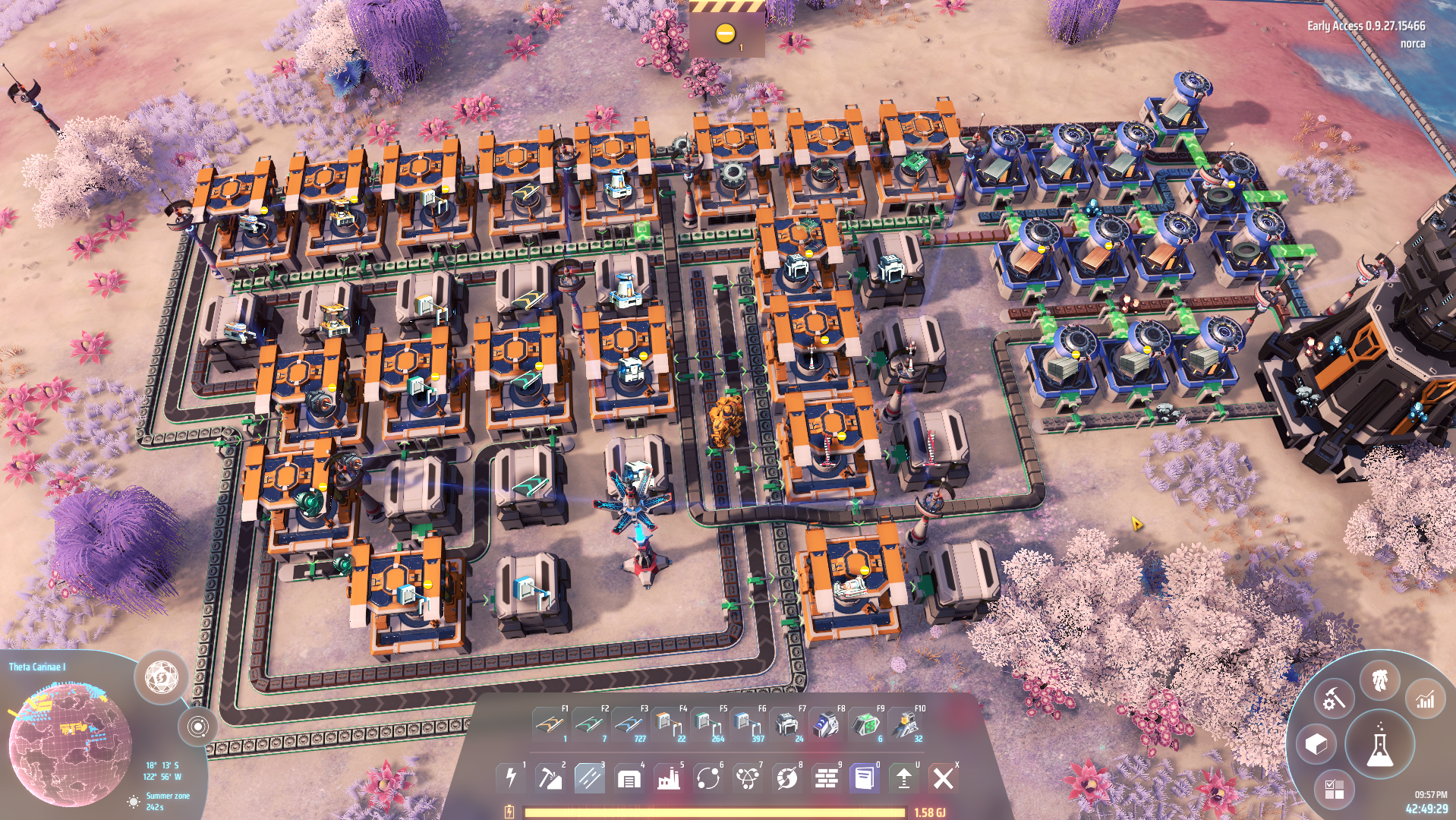The height and width of the screenshot is (820, 1456).
Task: Open the factory production build category
Action: click(x=668, y=777)
